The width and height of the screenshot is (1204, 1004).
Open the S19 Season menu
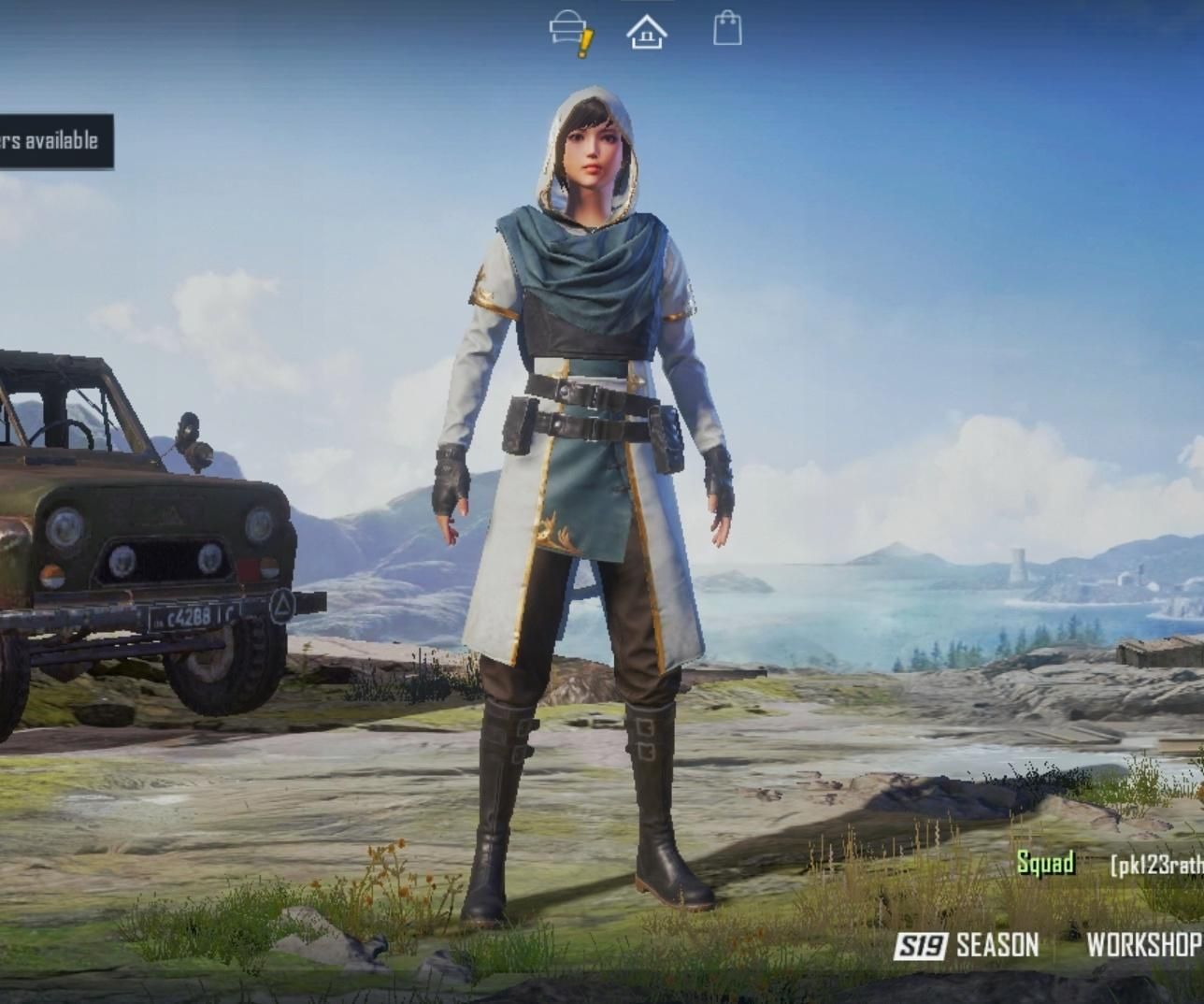pyautogui.click(x=967, y=945)
